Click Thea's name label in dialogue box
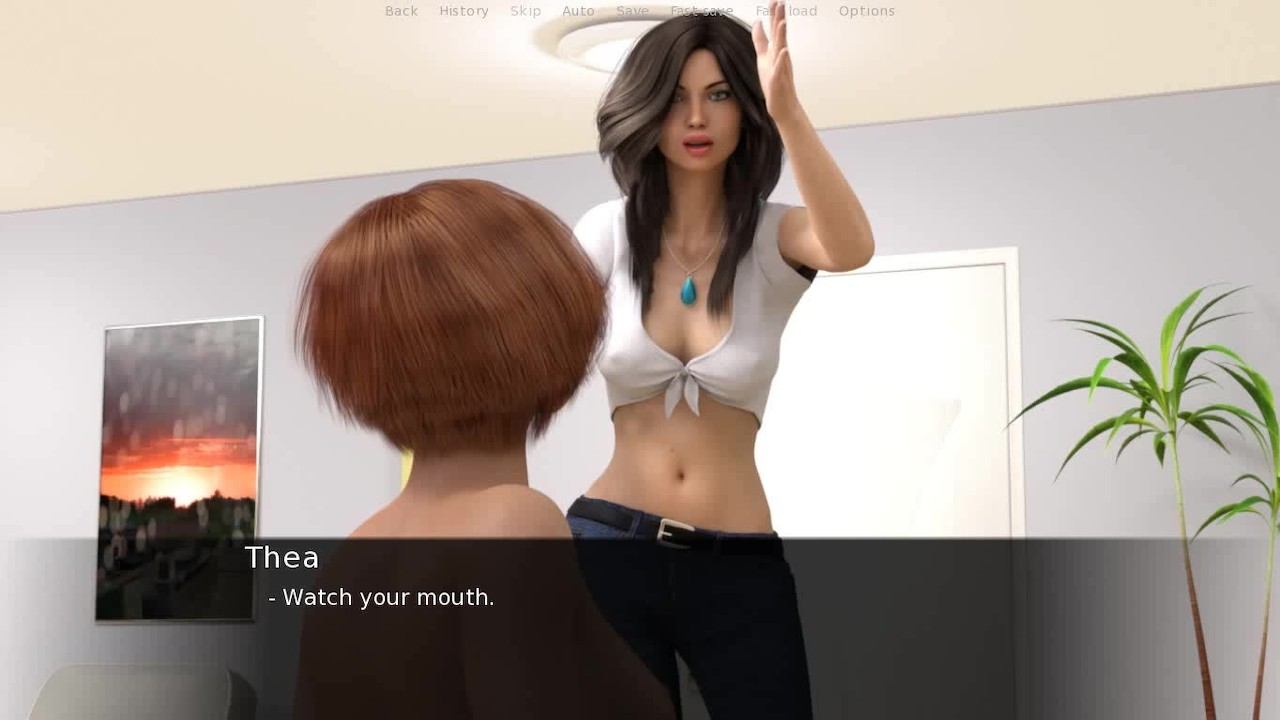This screenshot has height=720, width=1280. 283,558
